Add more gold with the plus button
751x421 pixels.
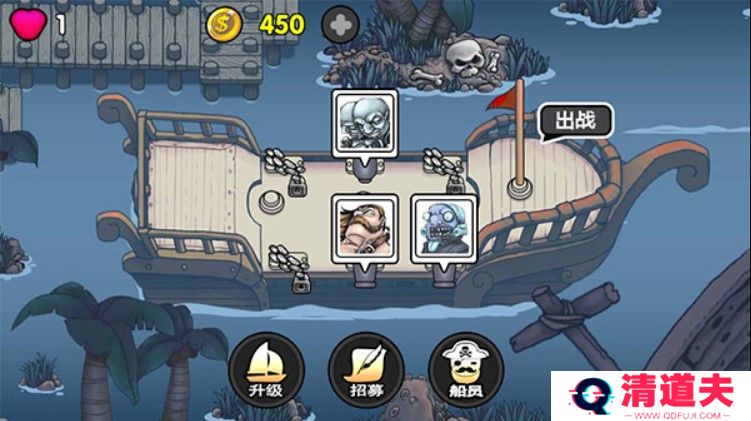tap(339, 24)
